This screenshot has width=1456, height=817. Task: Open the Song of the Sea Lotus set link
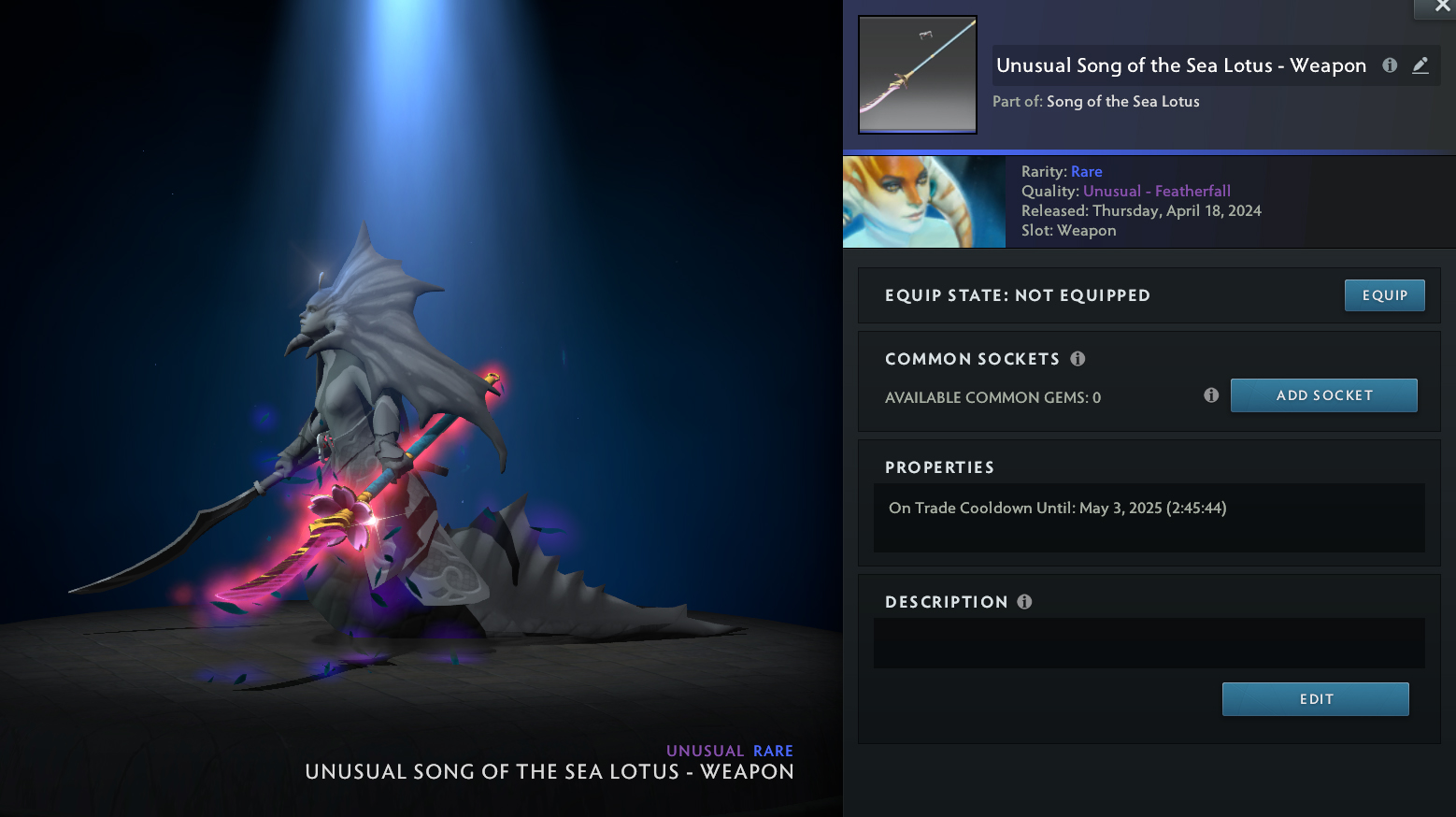click(x=1122, y=102)
